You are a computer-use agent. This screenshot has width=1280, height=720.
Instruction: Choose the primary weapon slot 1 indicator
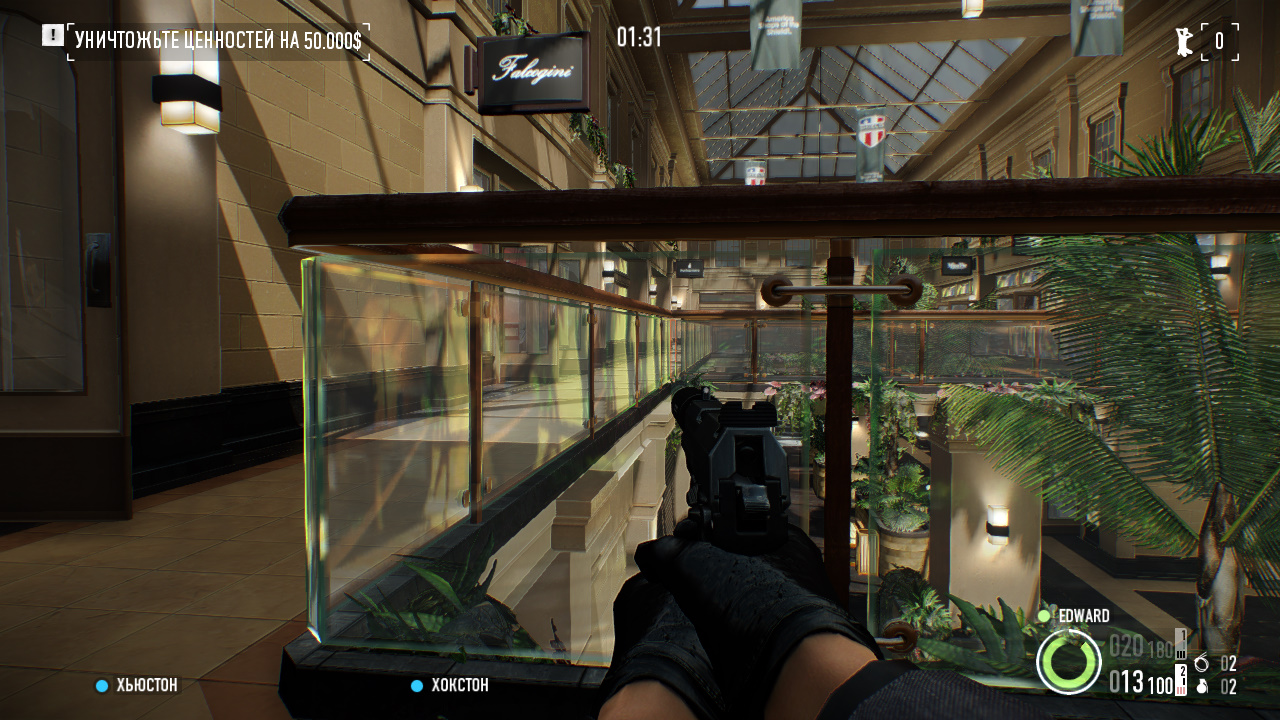pos(1181,642)
